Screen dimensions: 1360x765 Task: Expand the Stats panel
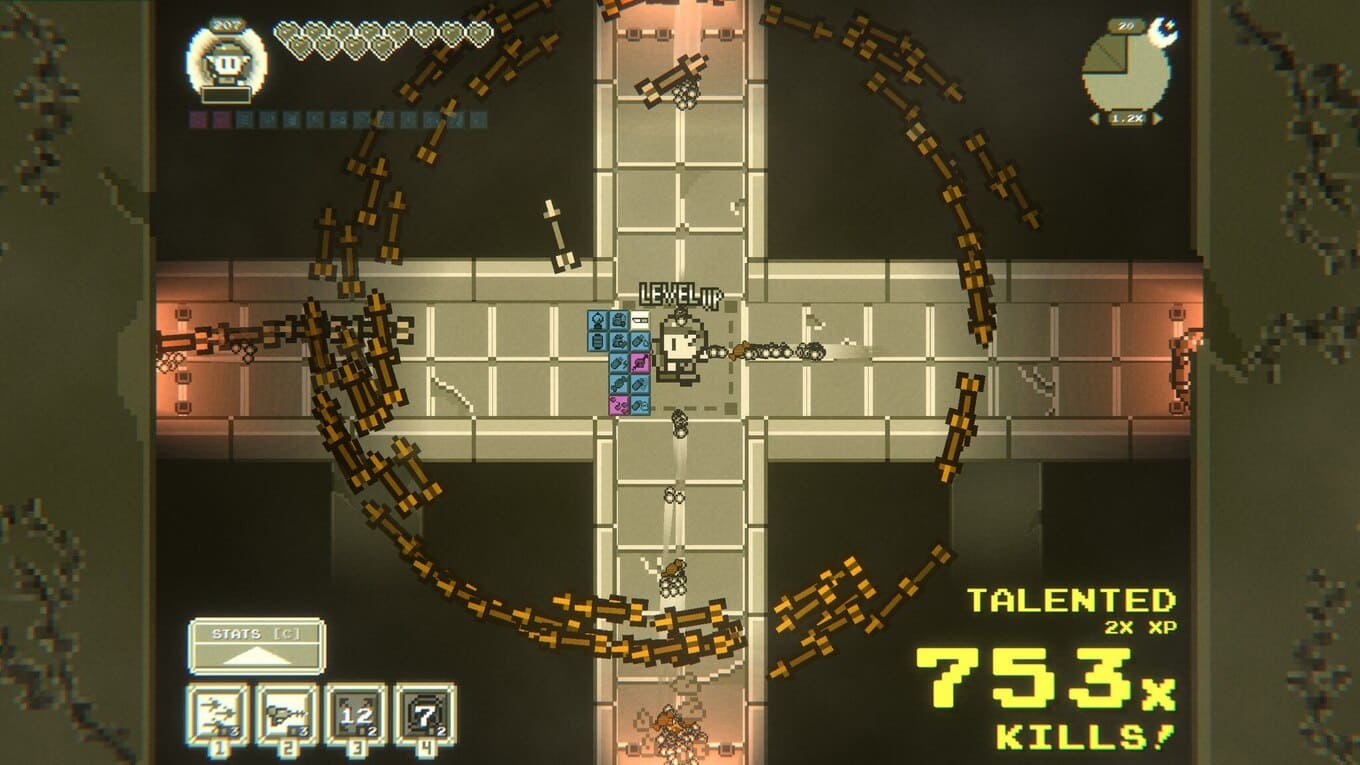pos(256,646)
